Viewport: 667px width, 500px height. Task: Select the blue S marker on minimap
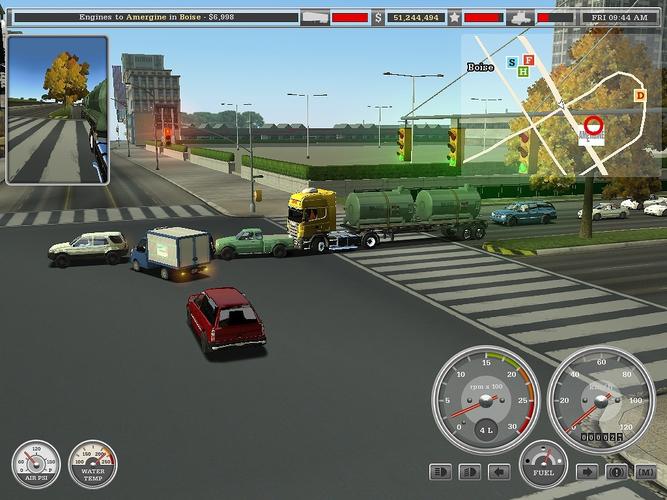click(513, 63)
